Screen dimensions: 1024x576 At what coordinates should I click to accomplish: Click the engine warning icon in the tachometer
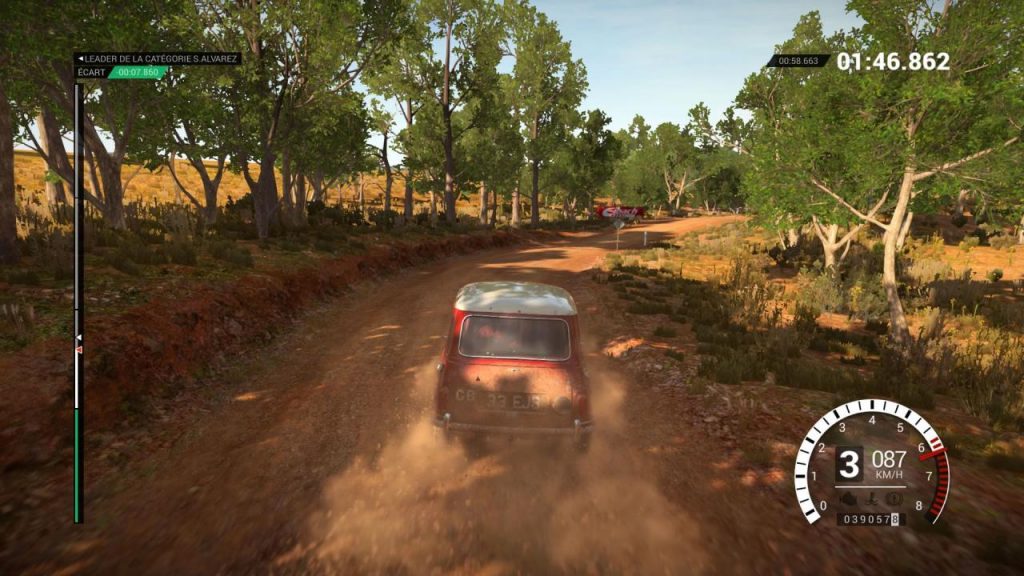click(x=849, y=498)
